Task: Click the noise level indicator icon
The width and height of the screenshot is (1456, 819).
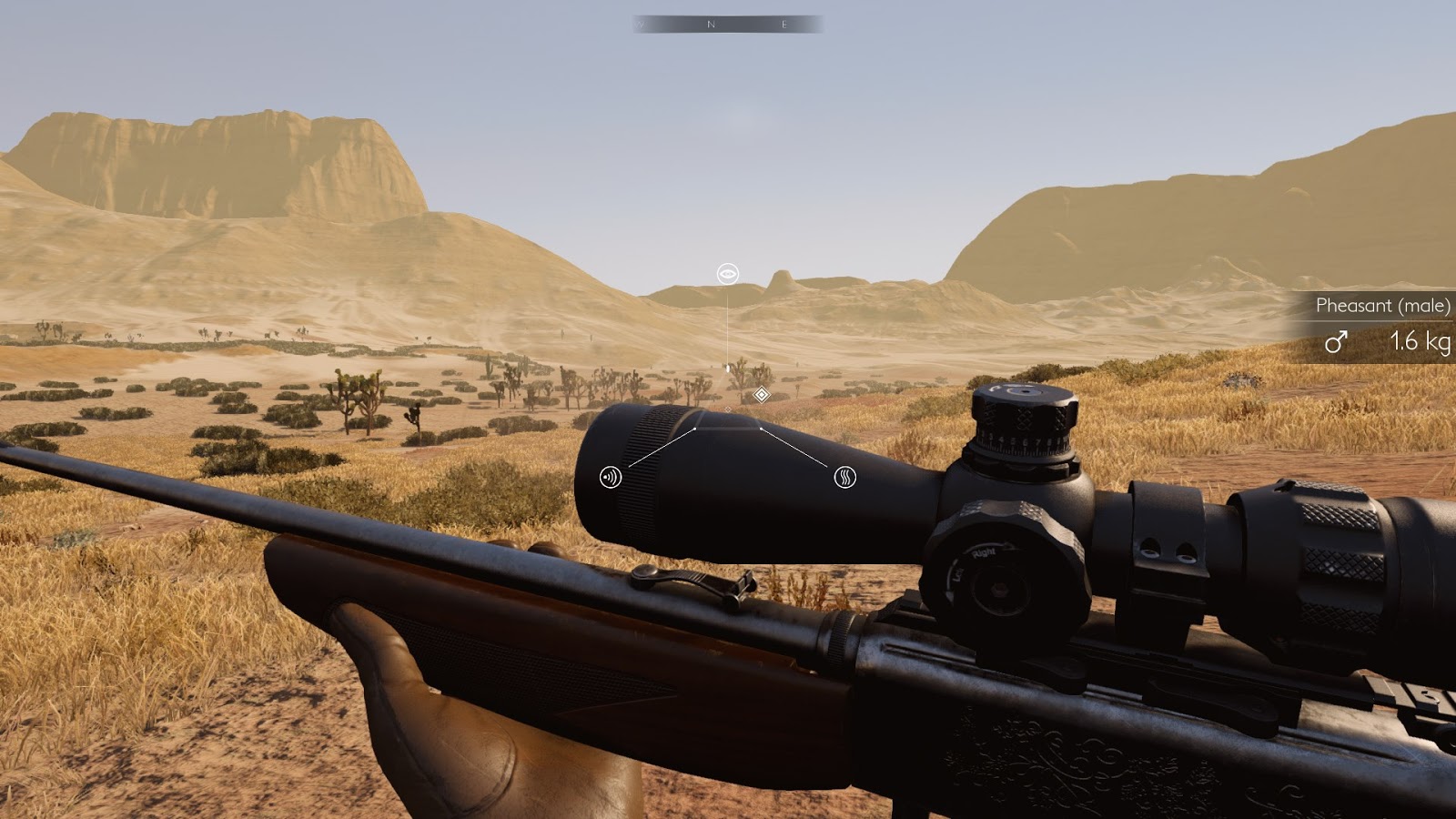Action: click(610, 475)
